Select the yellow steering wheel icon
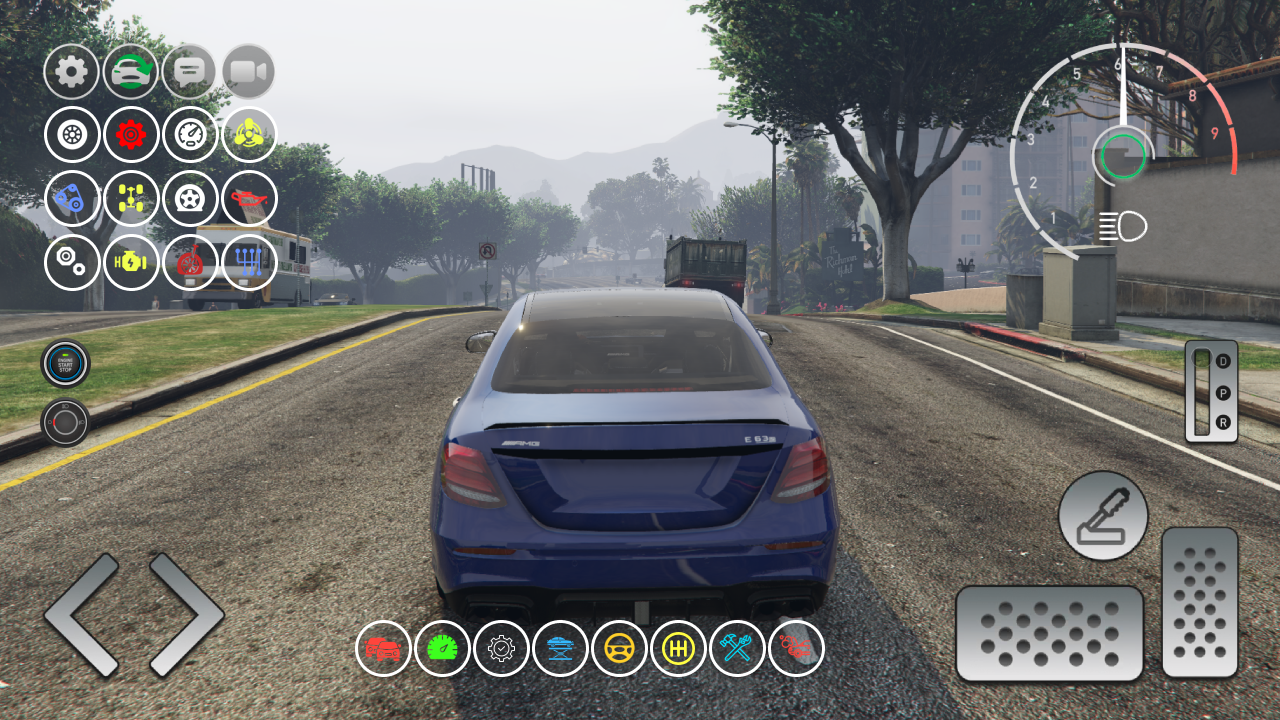Viewport: 1280px width, 720px height. [619, 649]
